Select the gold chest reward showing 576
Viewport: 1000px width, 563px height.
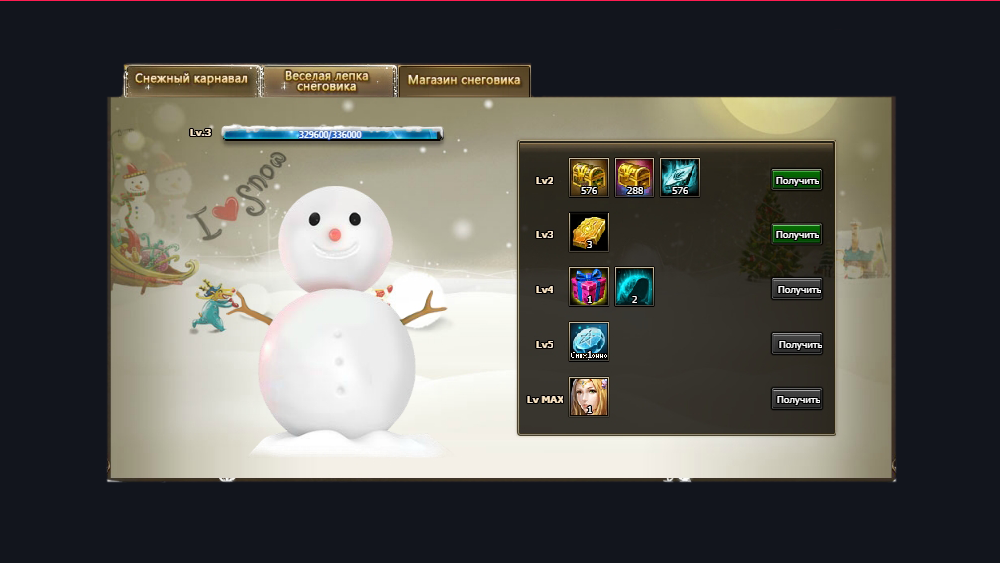pyautogui.click(x=589, y=178)
